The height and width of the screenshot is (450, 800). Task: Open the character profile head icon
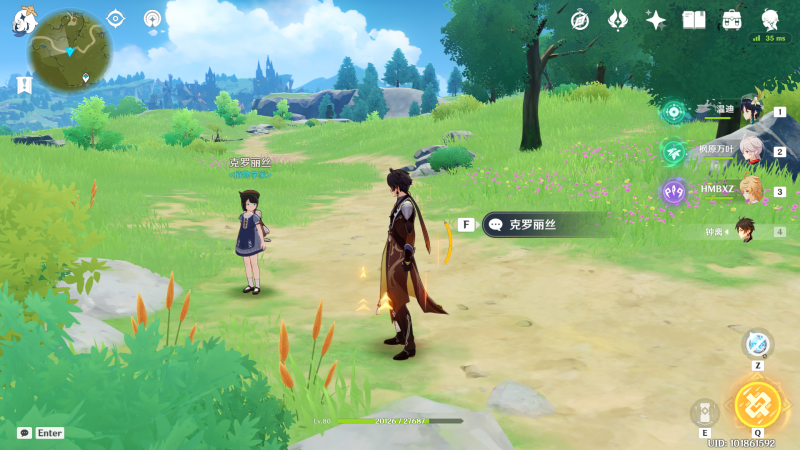tap(770, 20)
